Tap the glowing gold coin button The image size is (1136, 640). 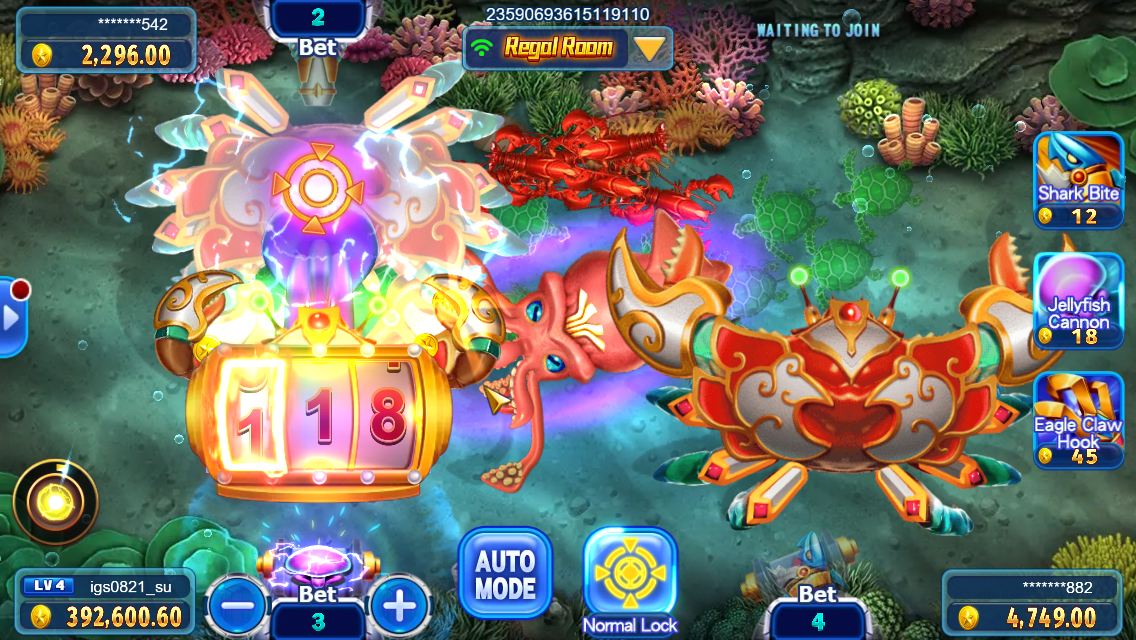pos(56,501)
